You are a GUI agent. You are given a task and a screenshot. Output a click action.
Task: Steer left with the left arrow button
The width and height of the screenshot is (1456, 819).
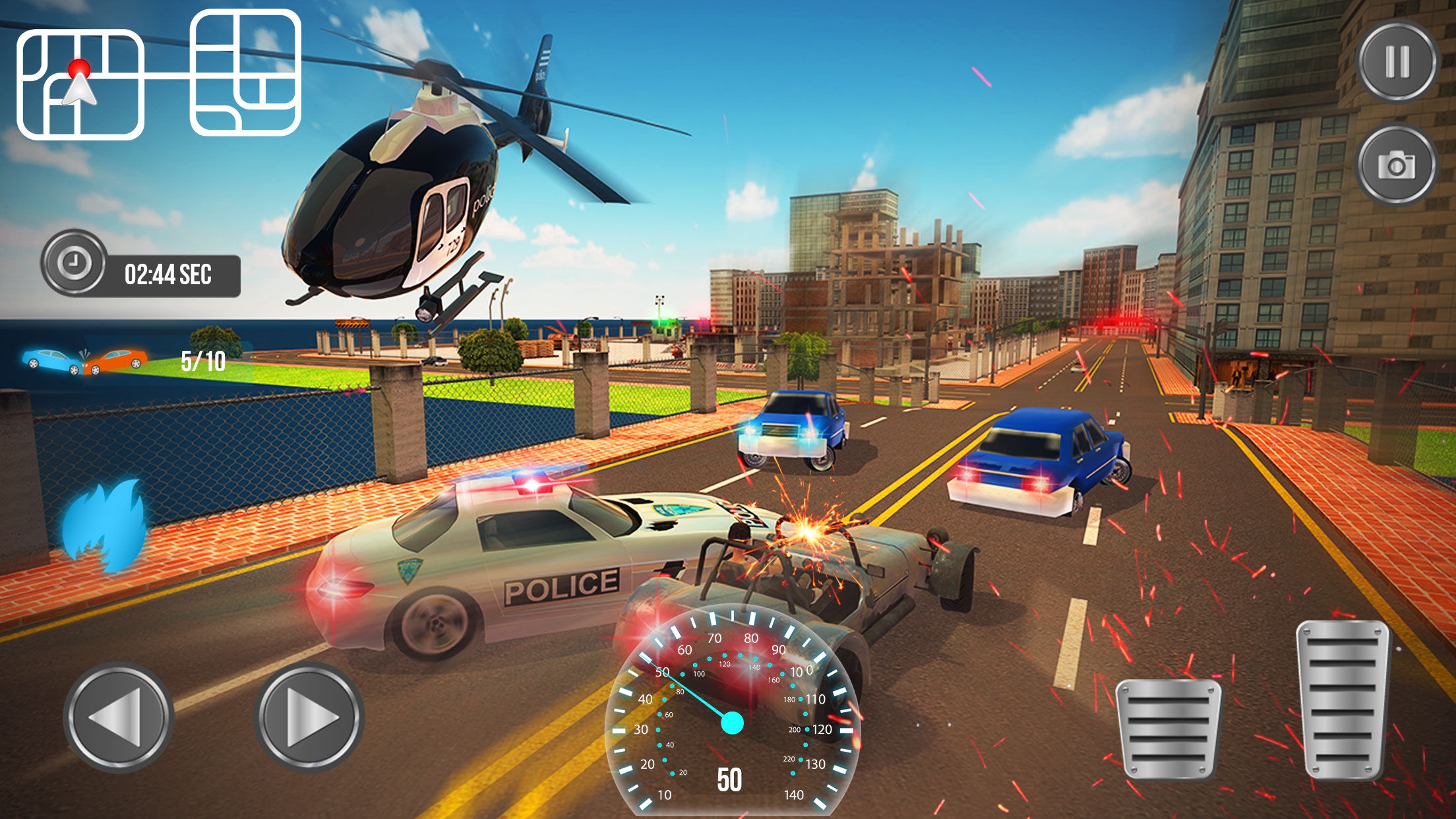click(119, 717)
